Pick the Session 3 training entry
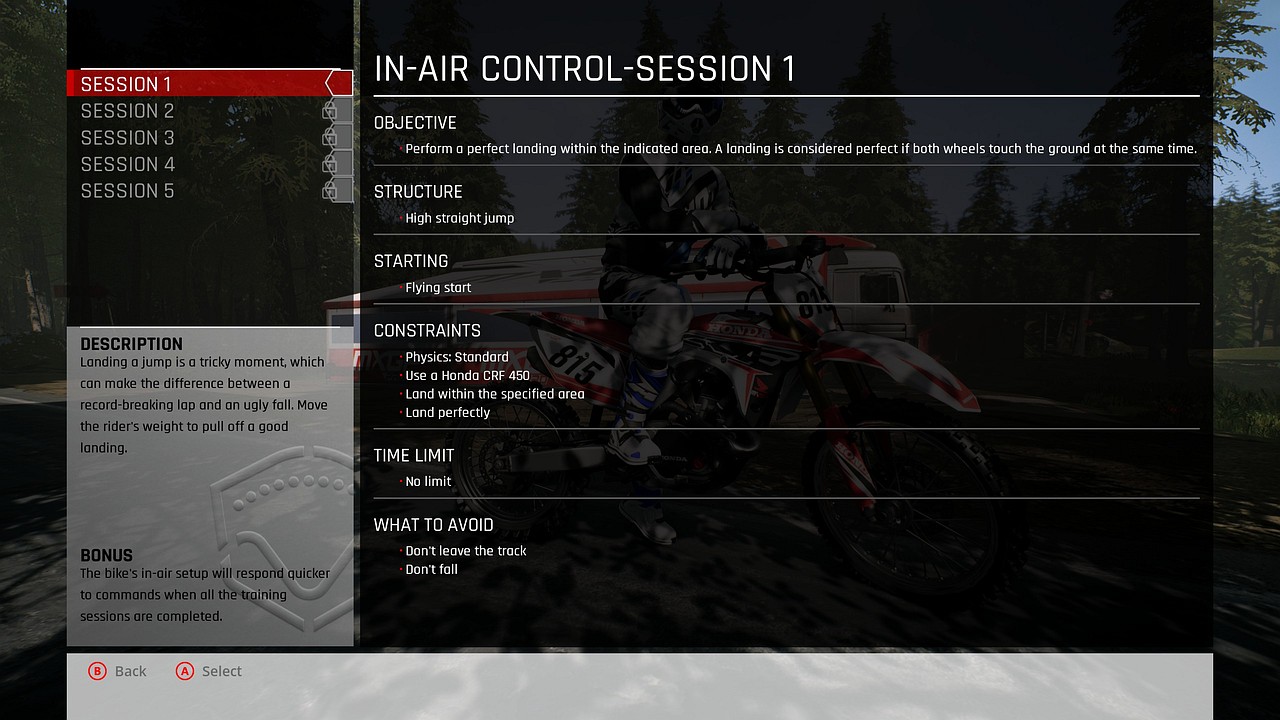This screenshot has height=720, width=1280. click(x=128, y=138)
